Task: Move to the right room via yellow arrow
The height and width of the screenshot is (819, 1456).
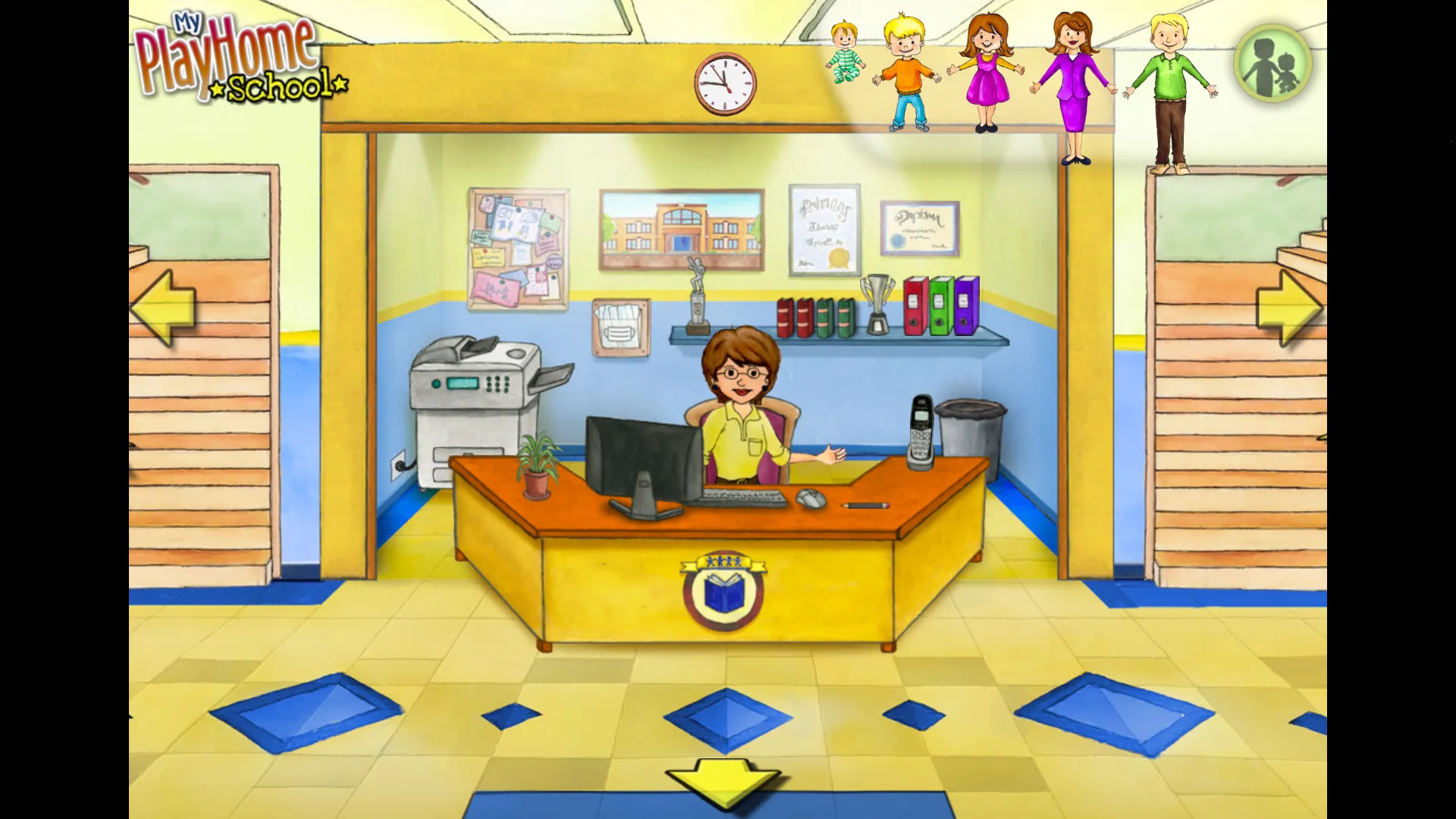Action: [x=1289, y=308]
